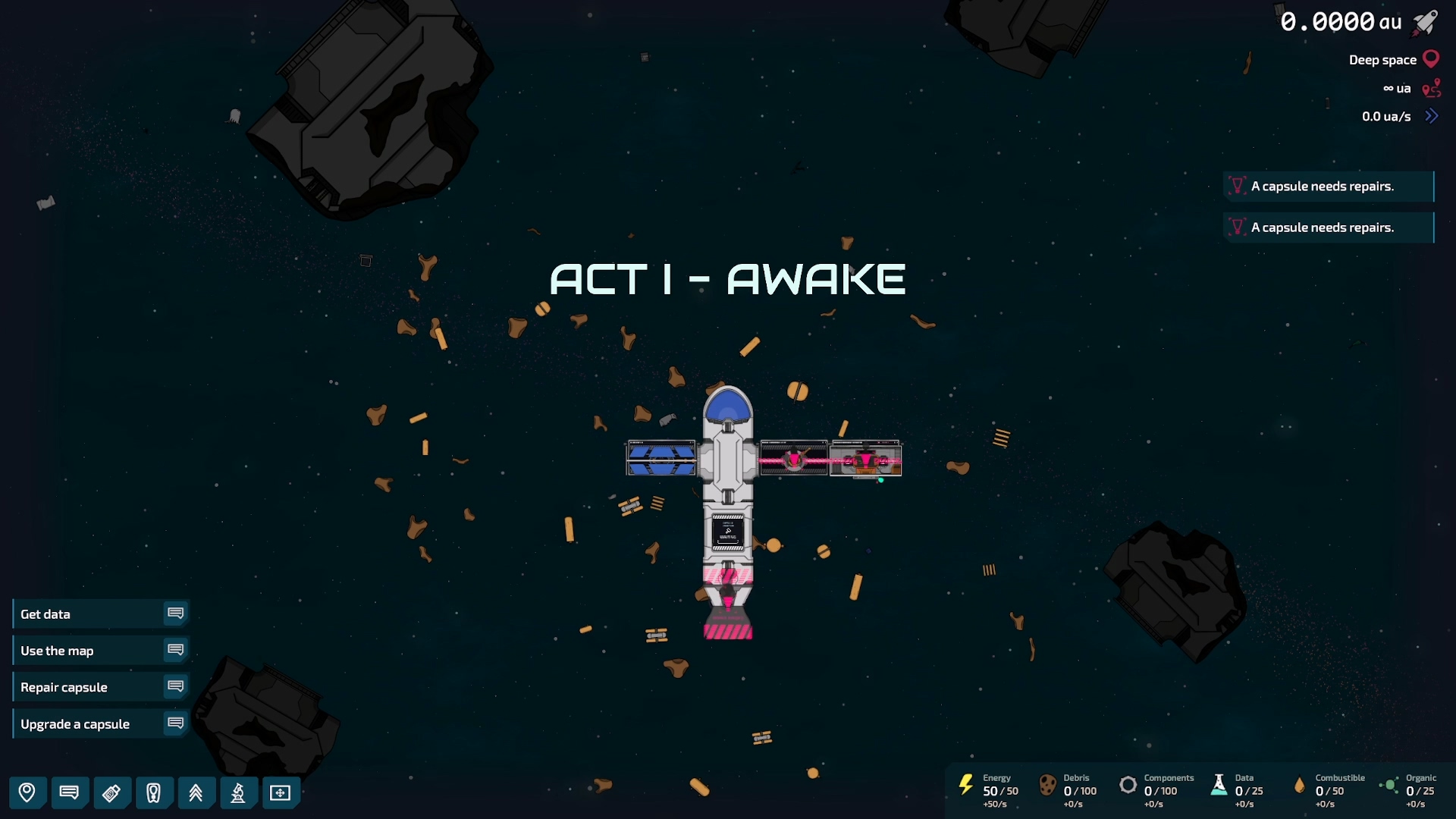Screen dimensions: 1456x819
Task: Expand the chevrons next to 0.0 ua/s
Action: 1432,116
